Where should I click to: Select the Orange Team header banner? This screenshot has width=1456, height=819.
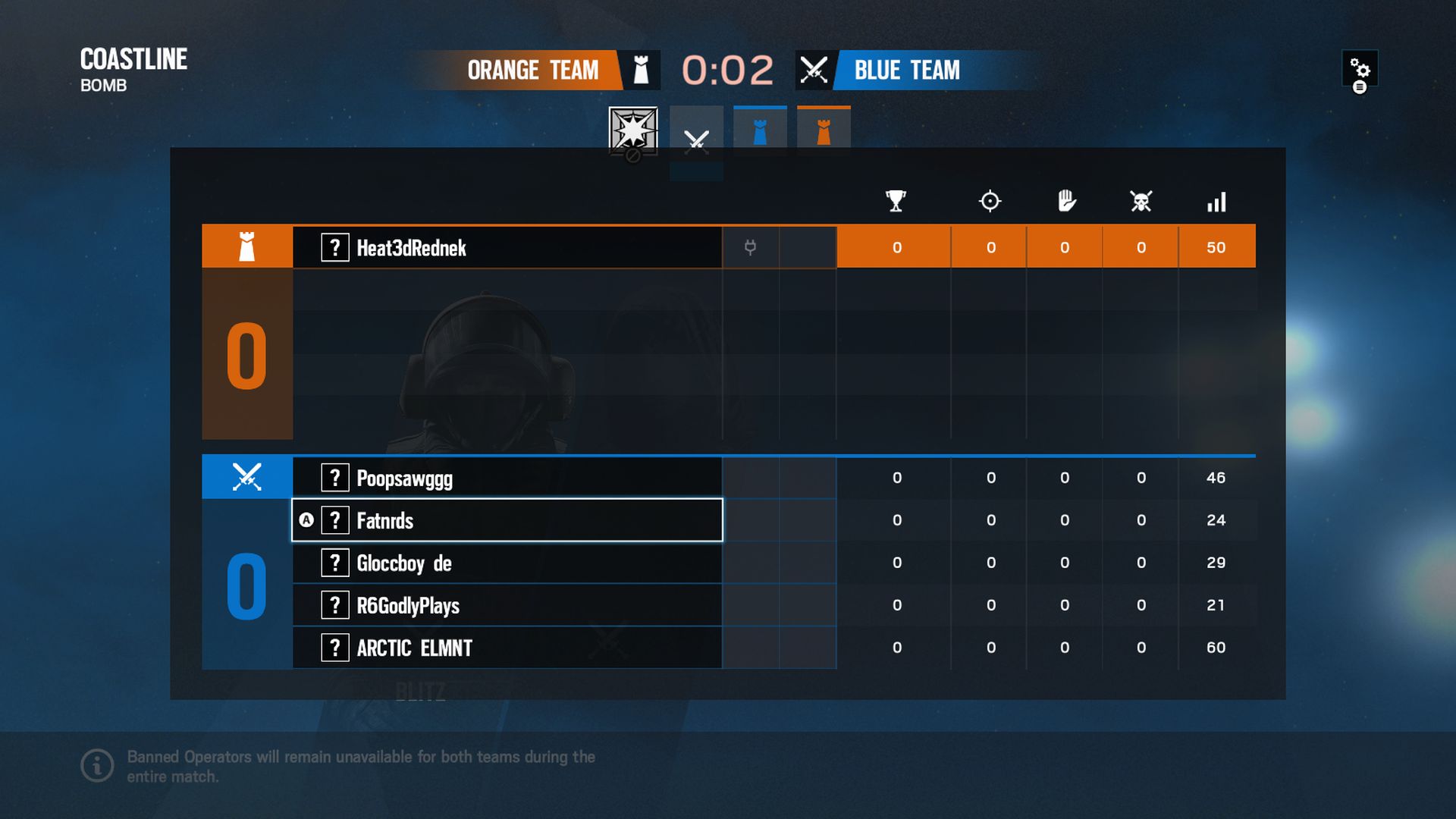(x=531, y=71)
